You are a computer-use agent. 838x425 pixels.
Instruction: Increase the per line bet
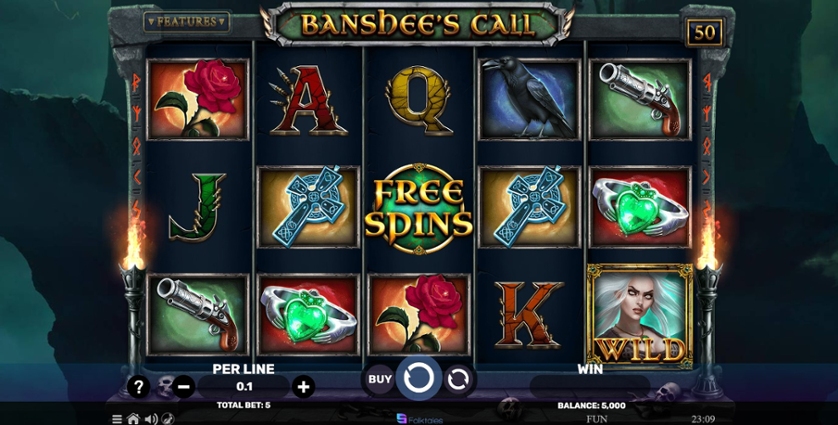(304, 386)
